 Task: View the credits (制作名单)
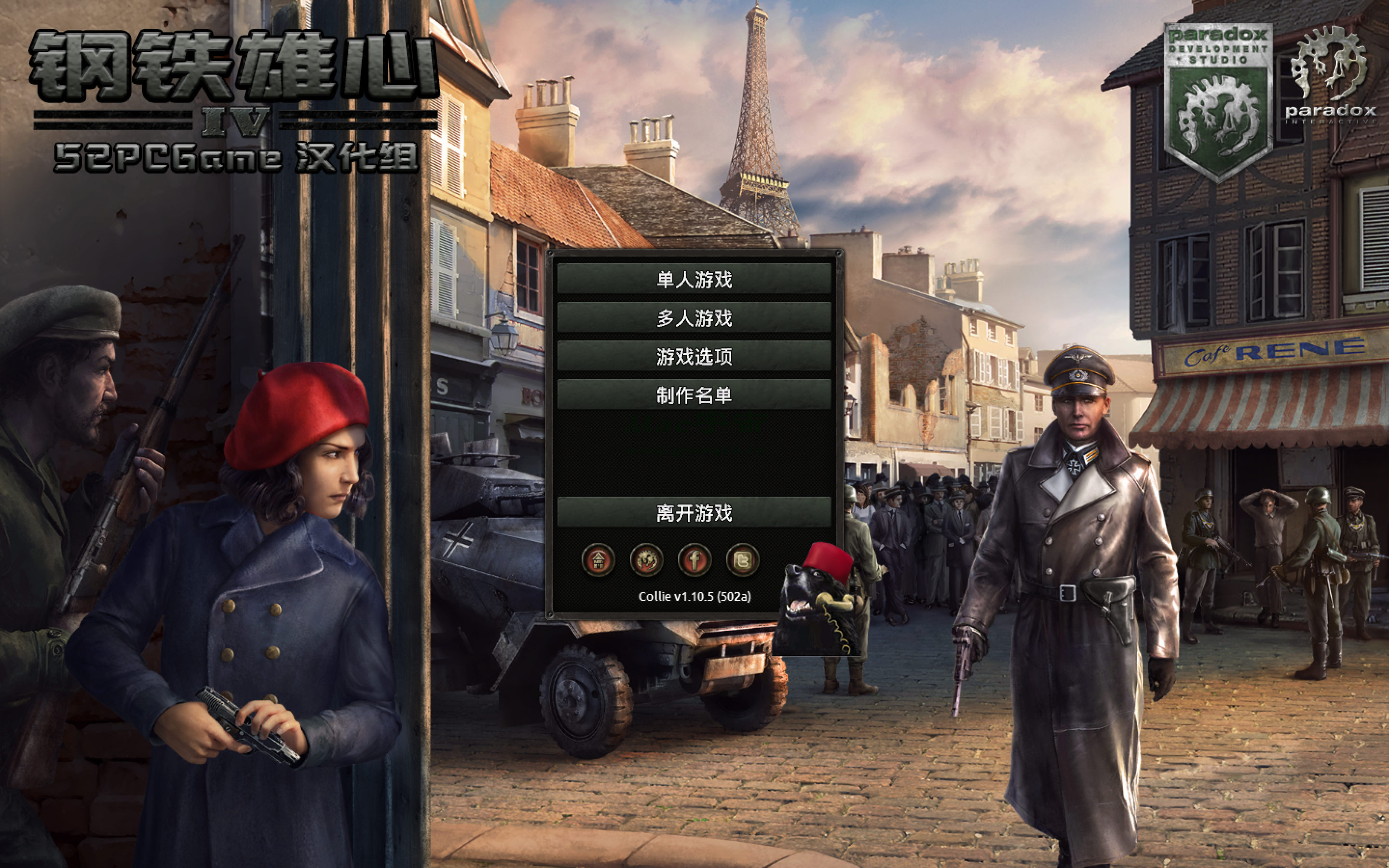coord(694,395)
